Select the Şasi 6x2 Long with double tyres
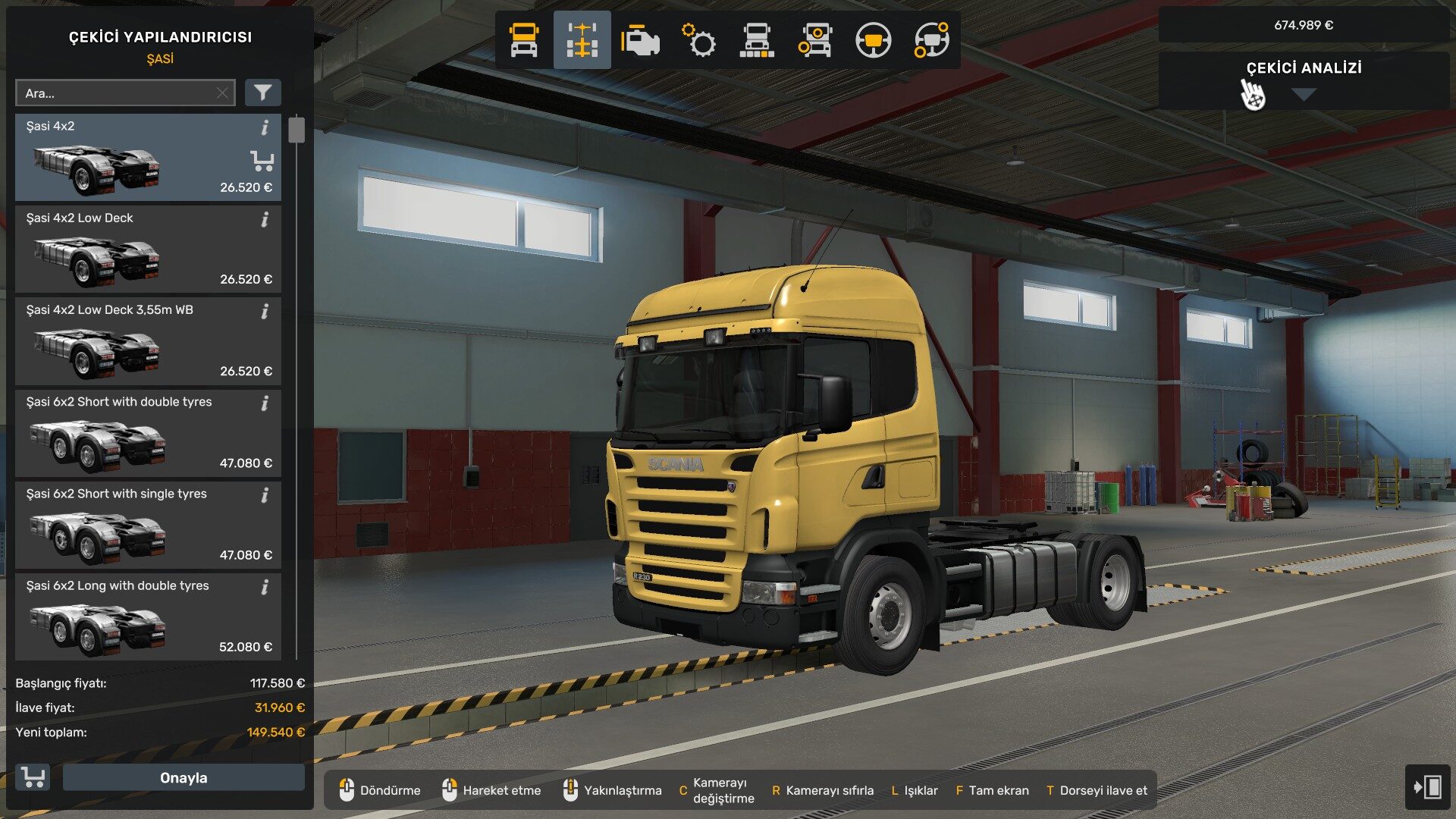 tap(136, 623)
